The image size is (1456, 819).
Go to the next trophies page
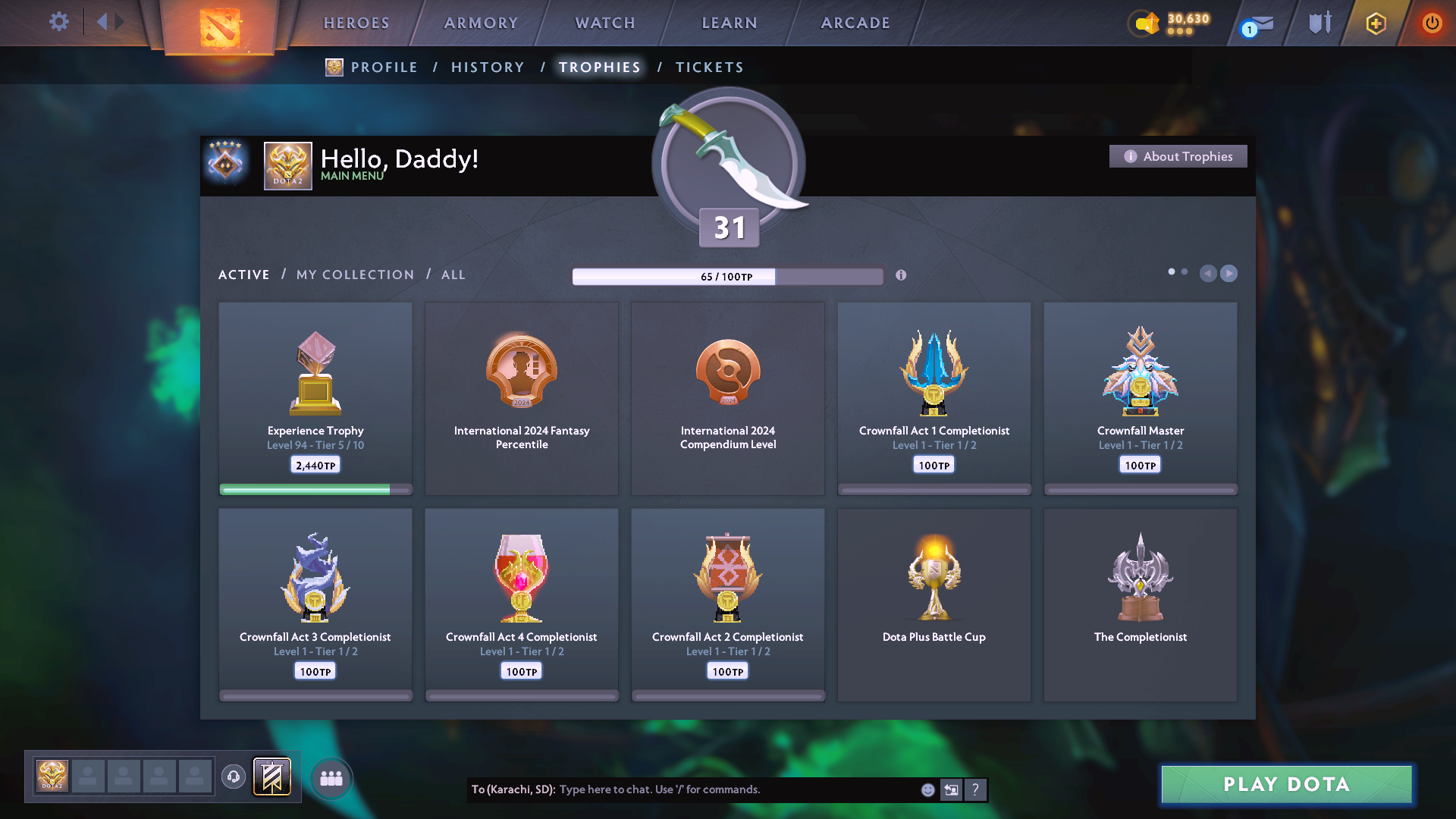click(x=1229, y=273)
